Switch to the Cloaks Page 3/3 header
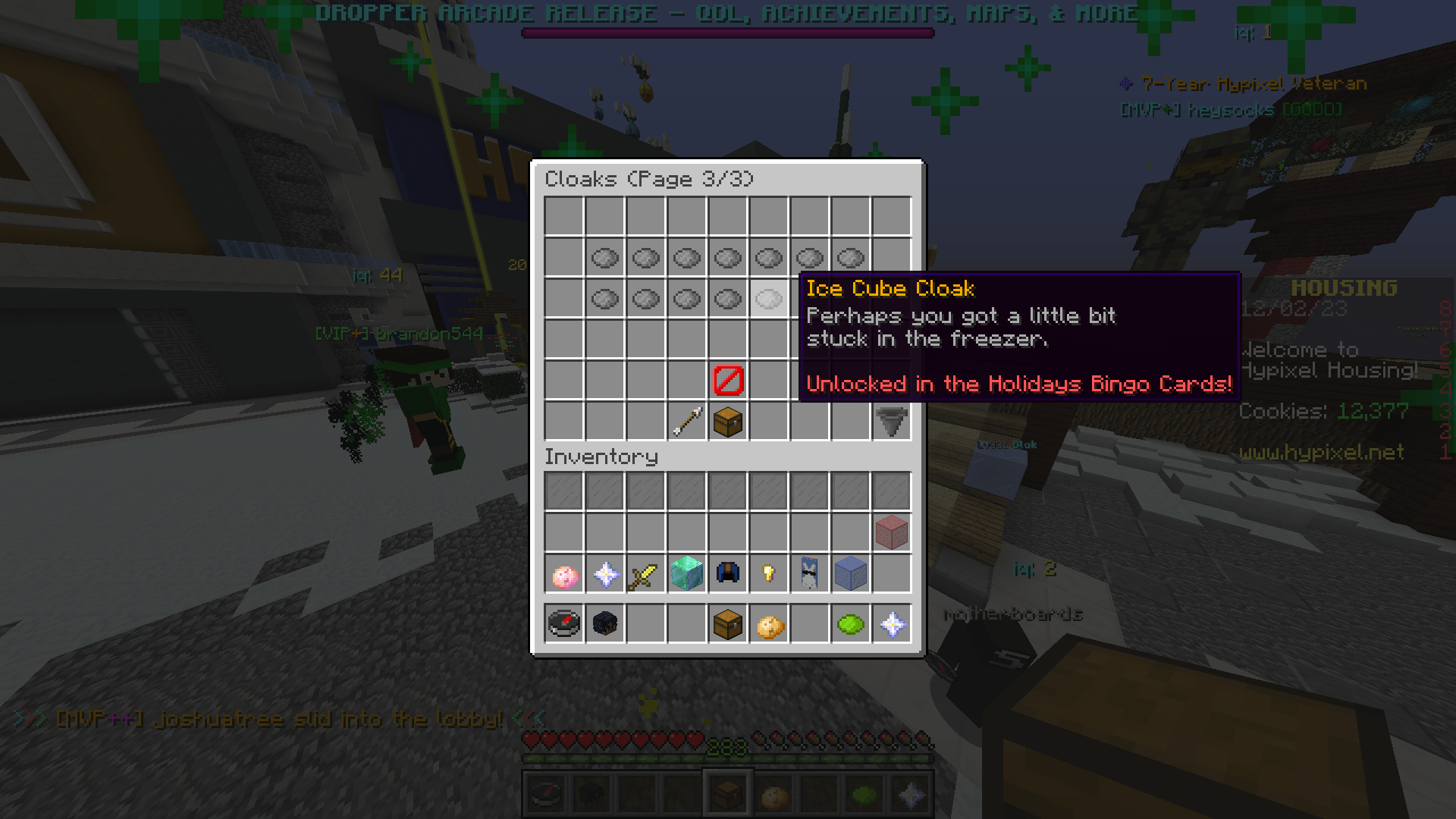1456x819 pixels. 648,179
